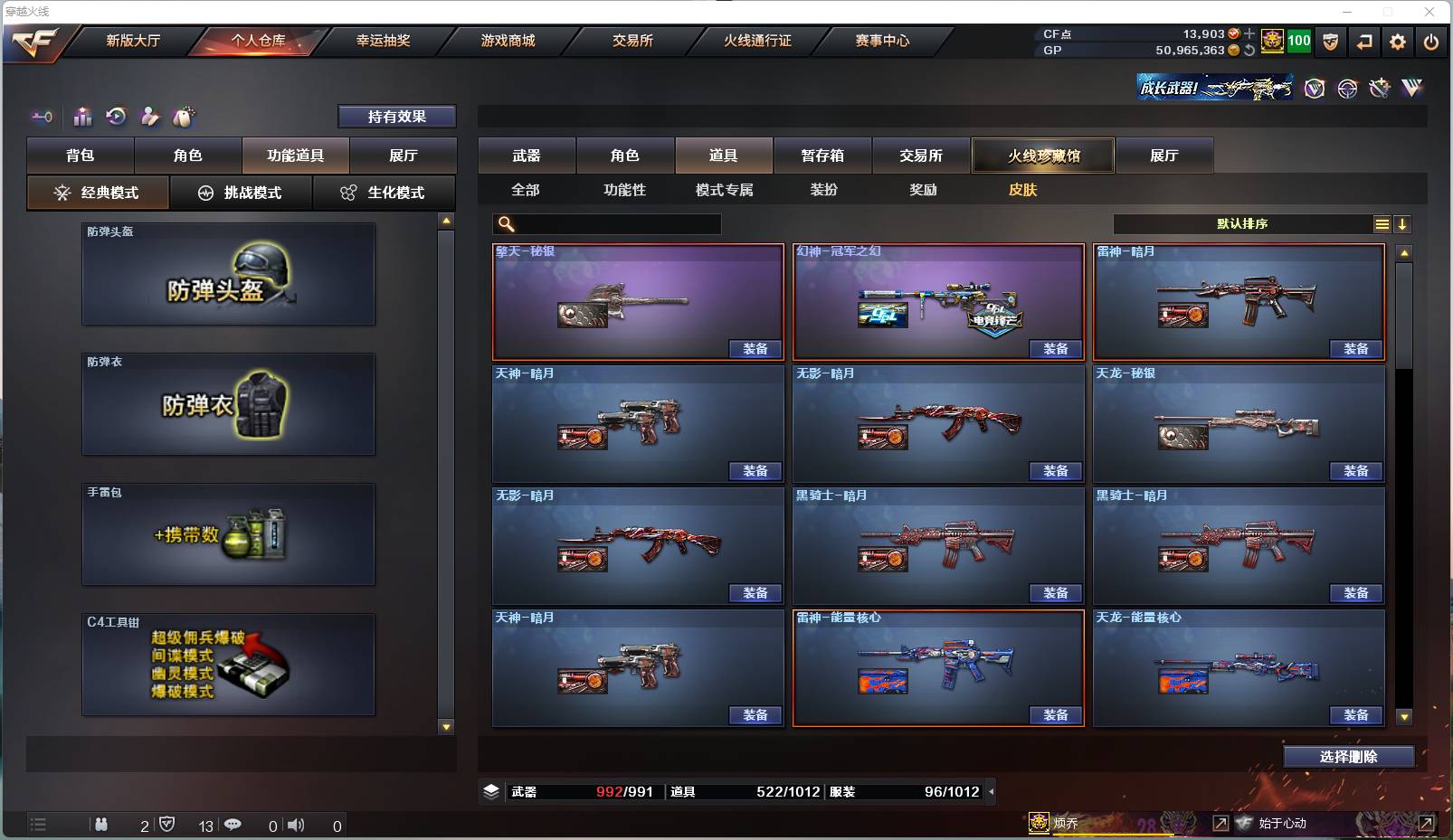Click the mouse pet icon in the top toolbar
Viewport: 1453px width, 840px height.
click(184, 117)
